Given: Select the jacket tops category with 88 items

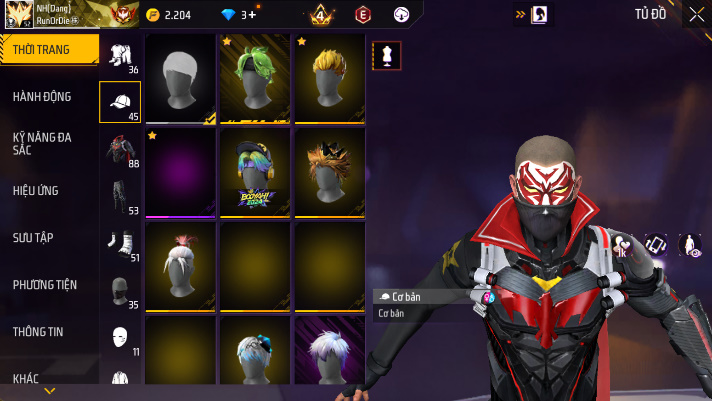Looking at the screenshot, I should tap(120, 151).
